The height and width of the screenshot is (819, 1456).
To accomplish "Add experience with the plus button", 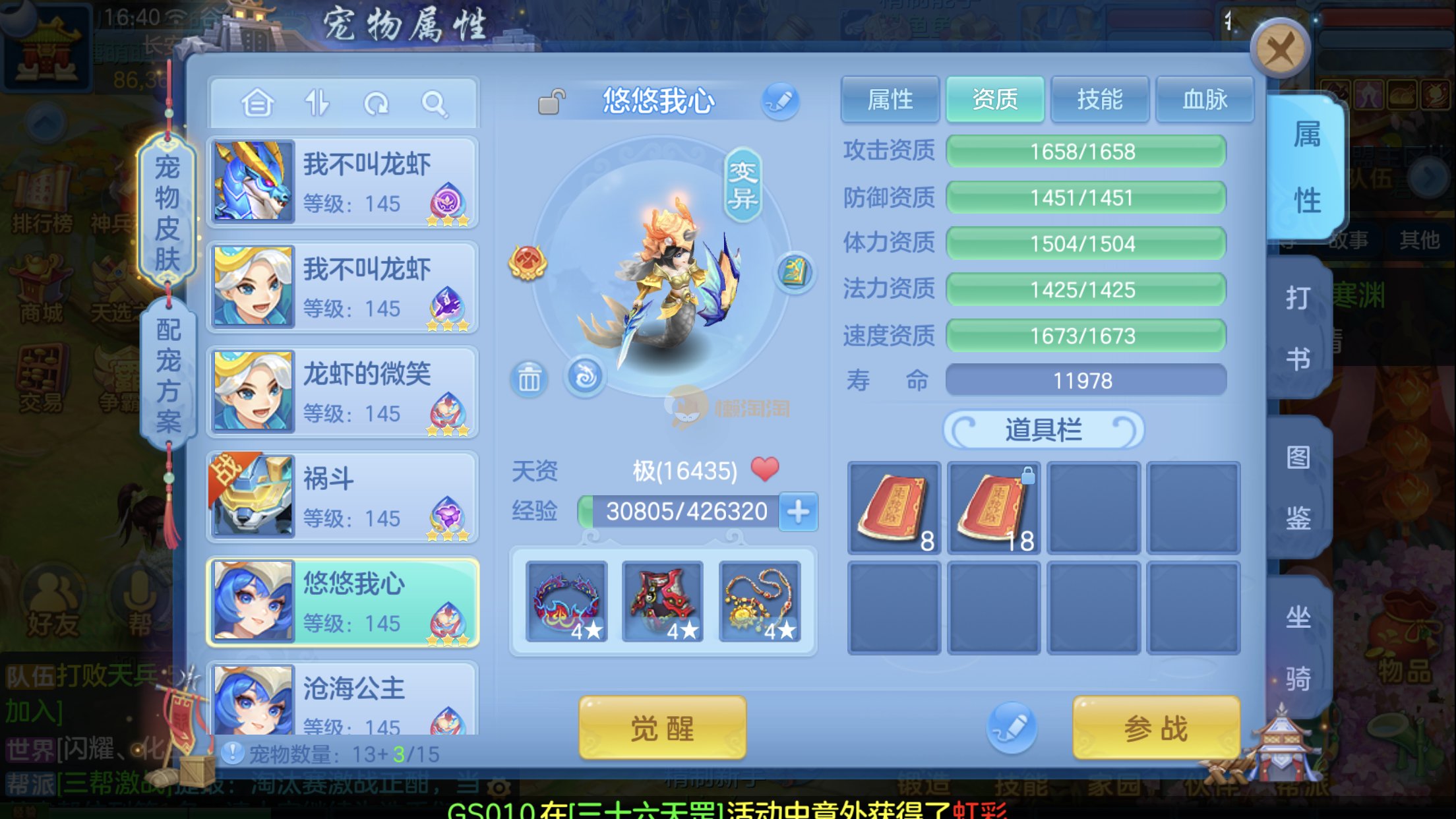I will 798,511.
